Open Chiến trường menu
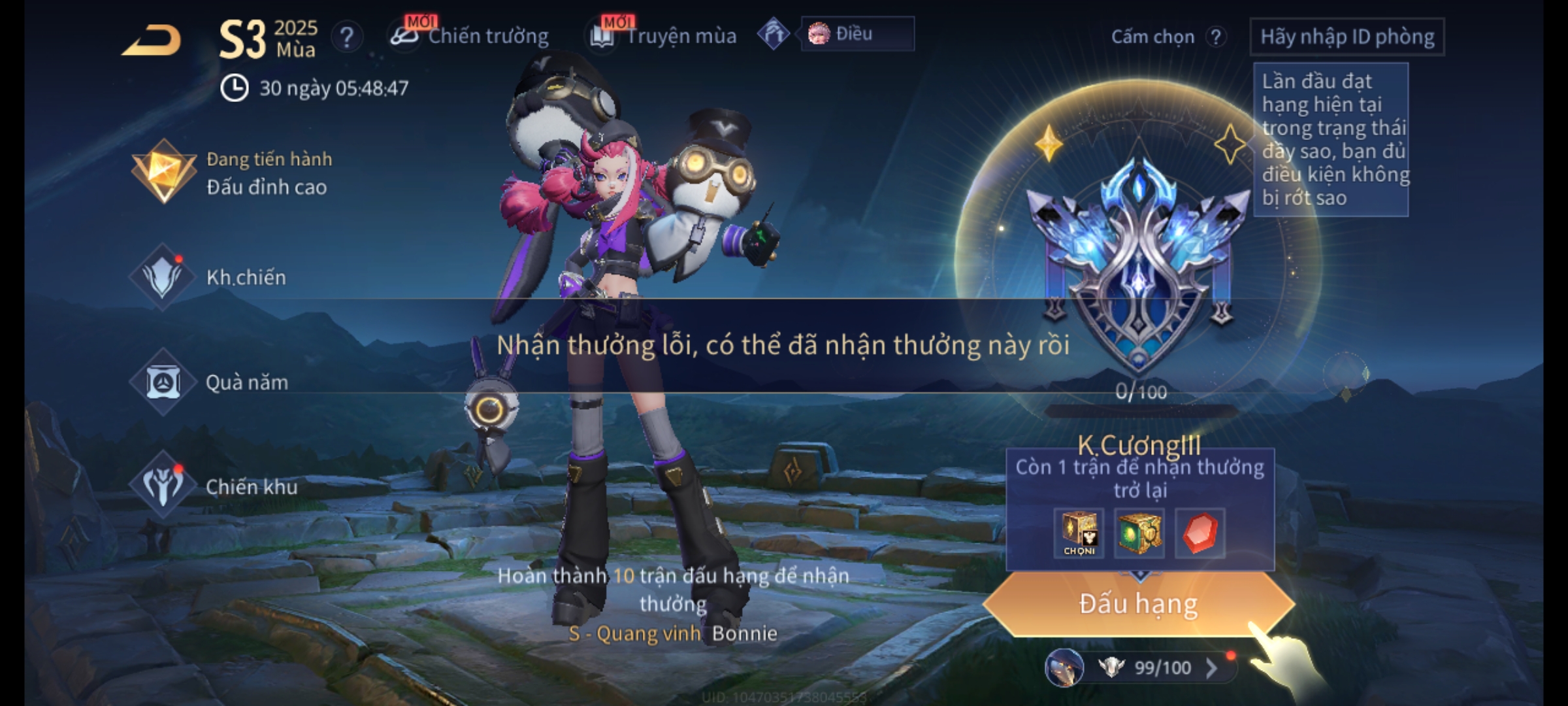The image size is (1568, 706). tap(470, 36)
